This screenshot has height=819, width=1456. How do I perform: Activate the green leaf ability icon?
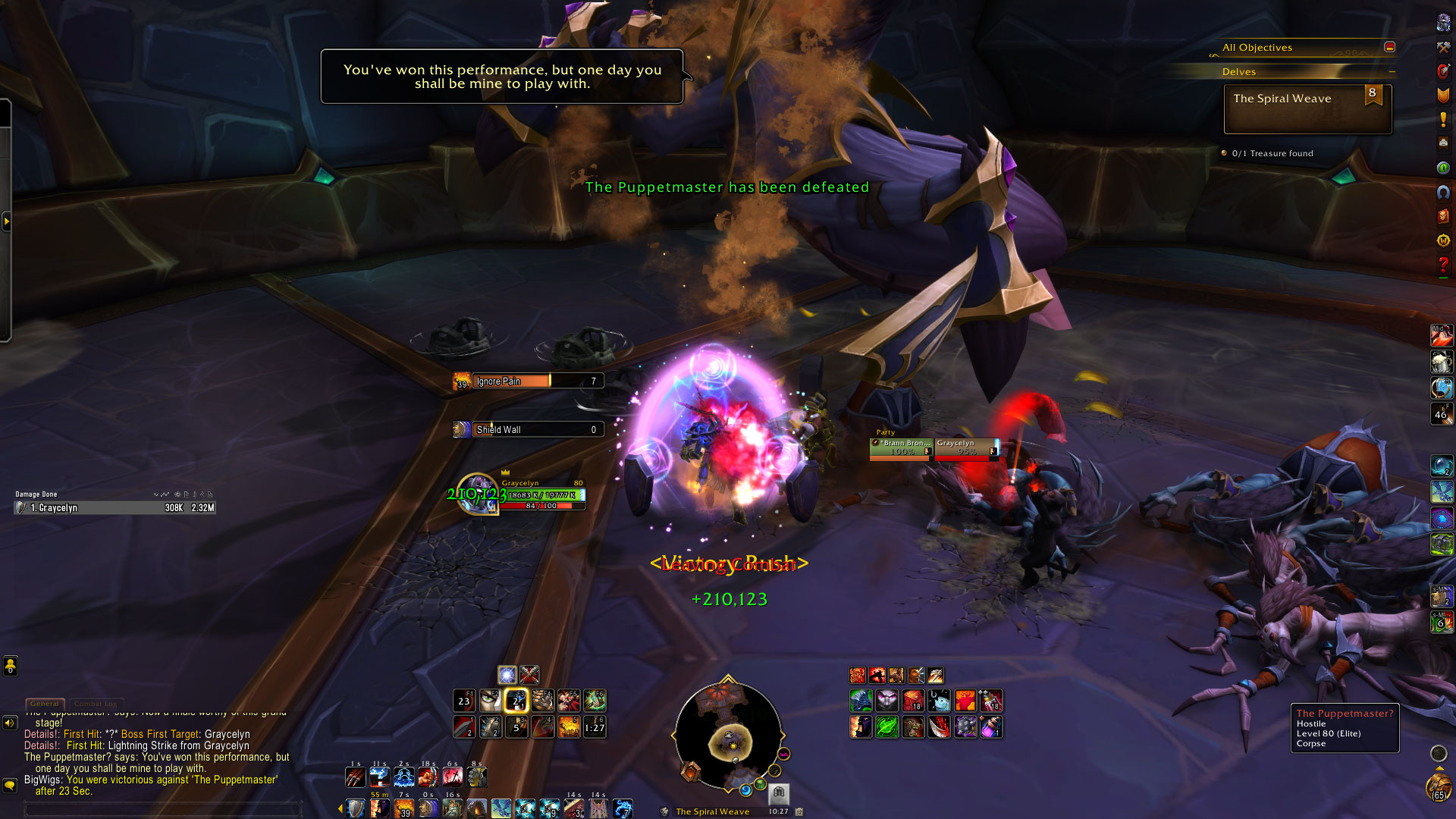pos(886,727)
